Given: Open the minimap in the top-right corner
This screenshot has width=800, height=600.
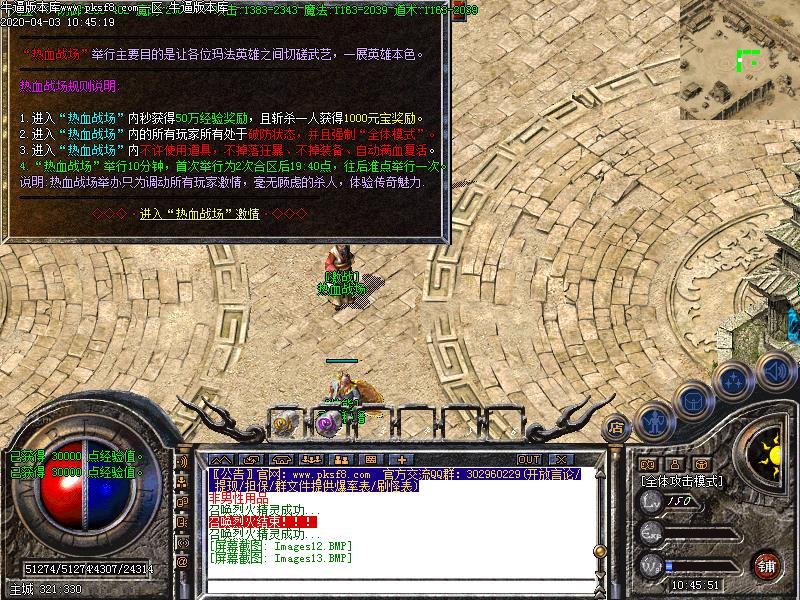Looking at the screenshot, I should (x=739, y=60).
